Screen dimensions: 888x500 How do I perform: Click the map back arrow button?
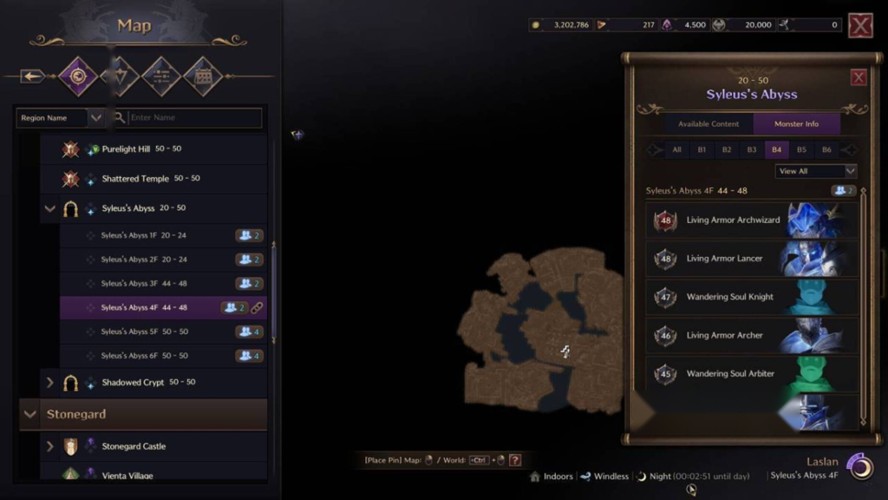coord(33,76)
